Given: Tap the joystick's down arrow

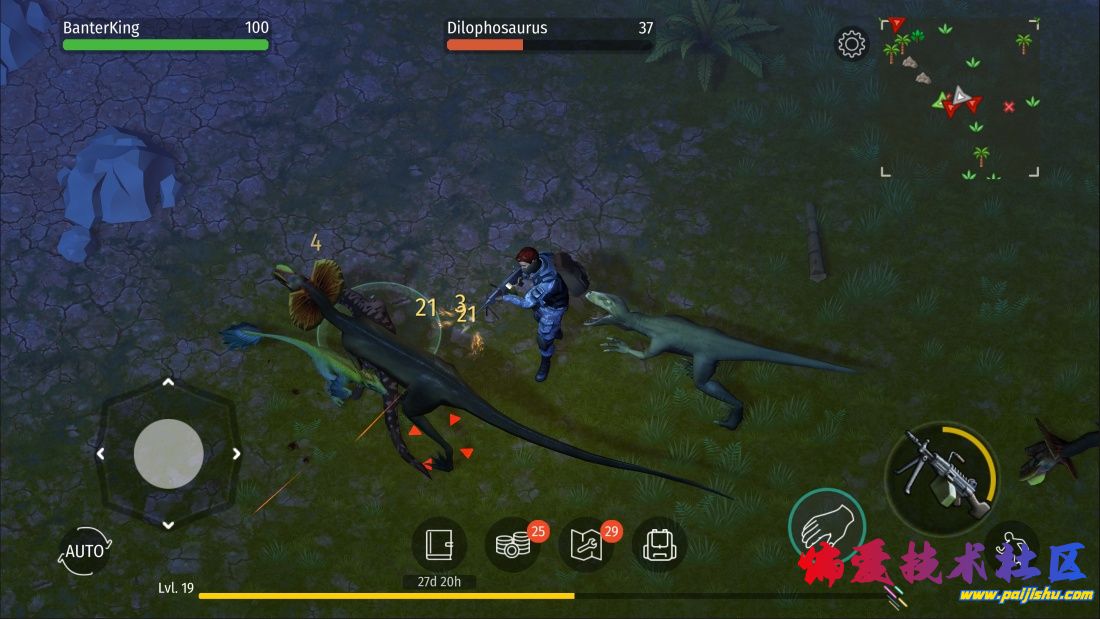Looking at the screenshot, I should pos(168,524).
